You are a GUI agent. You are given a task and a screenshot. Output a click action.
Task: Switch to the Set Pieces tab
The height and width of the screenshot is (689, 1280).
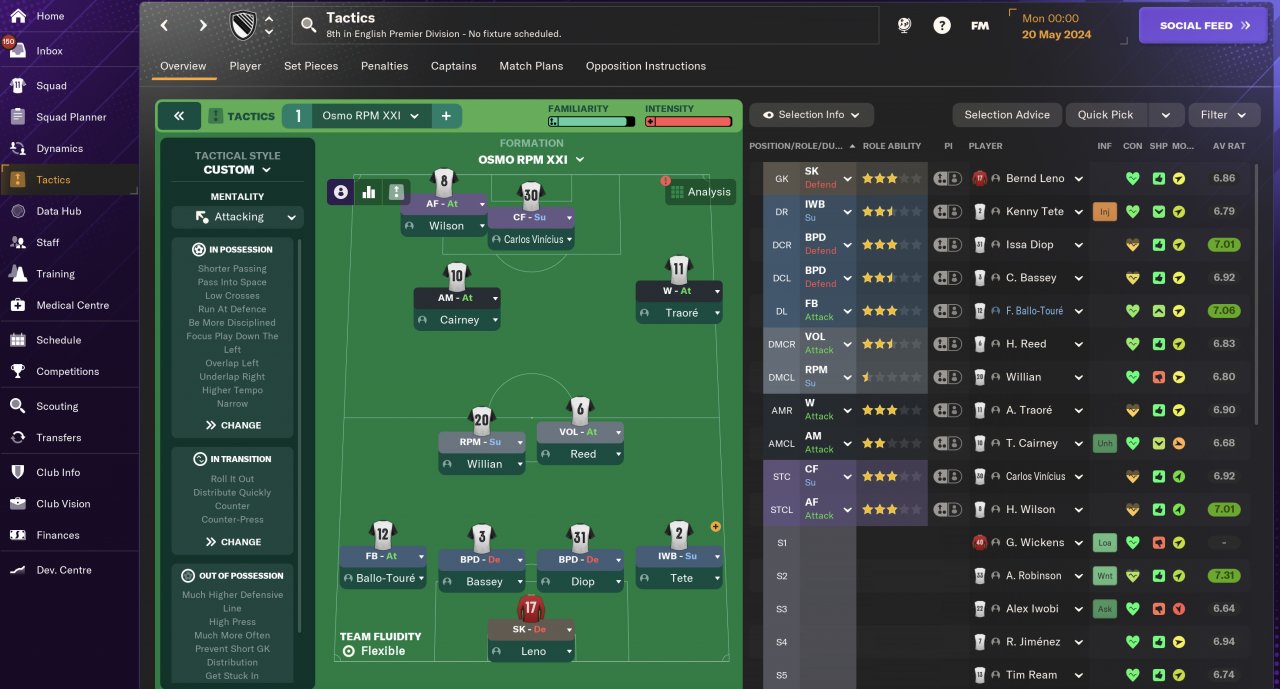[x=311, y=66]
